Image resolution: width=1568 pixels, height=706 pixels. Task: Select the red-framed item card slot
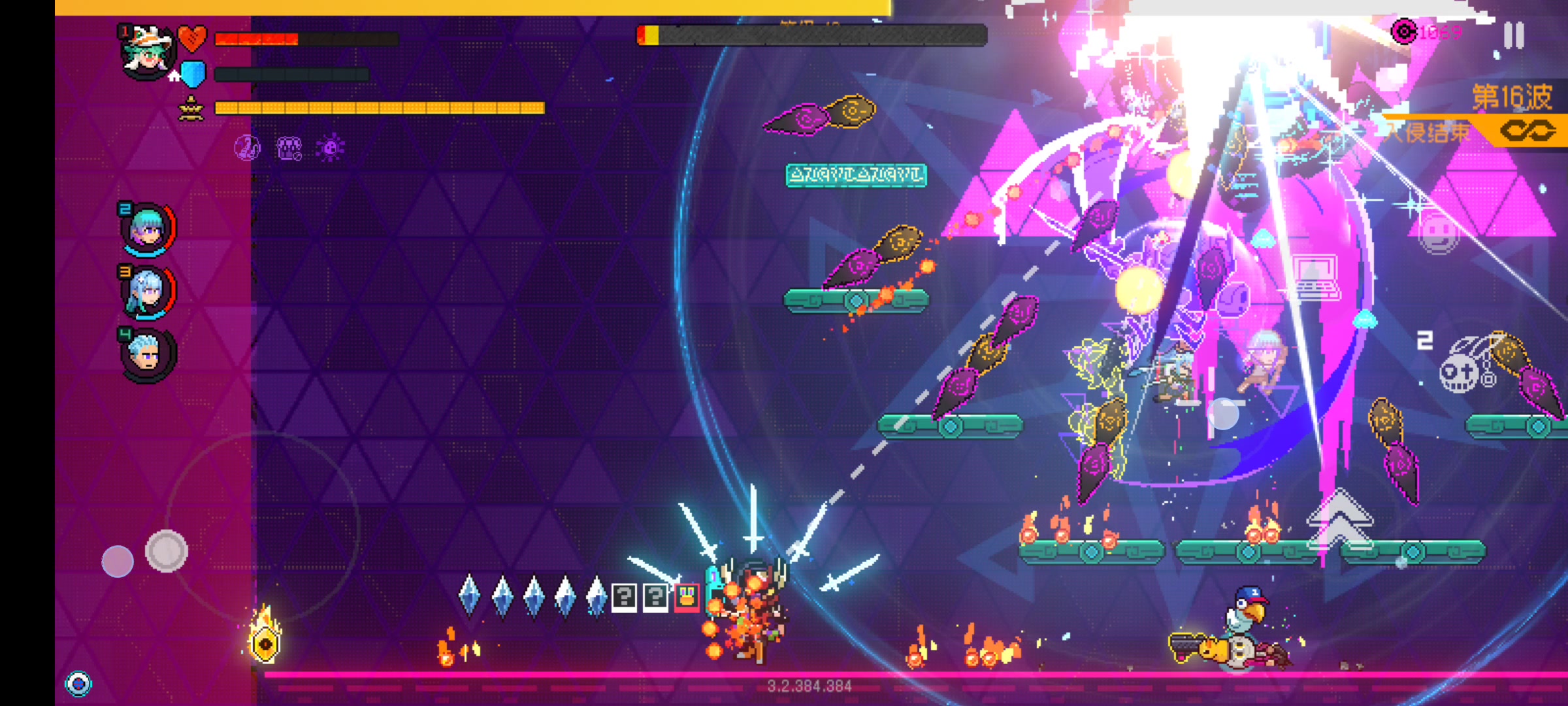[687, 596]
